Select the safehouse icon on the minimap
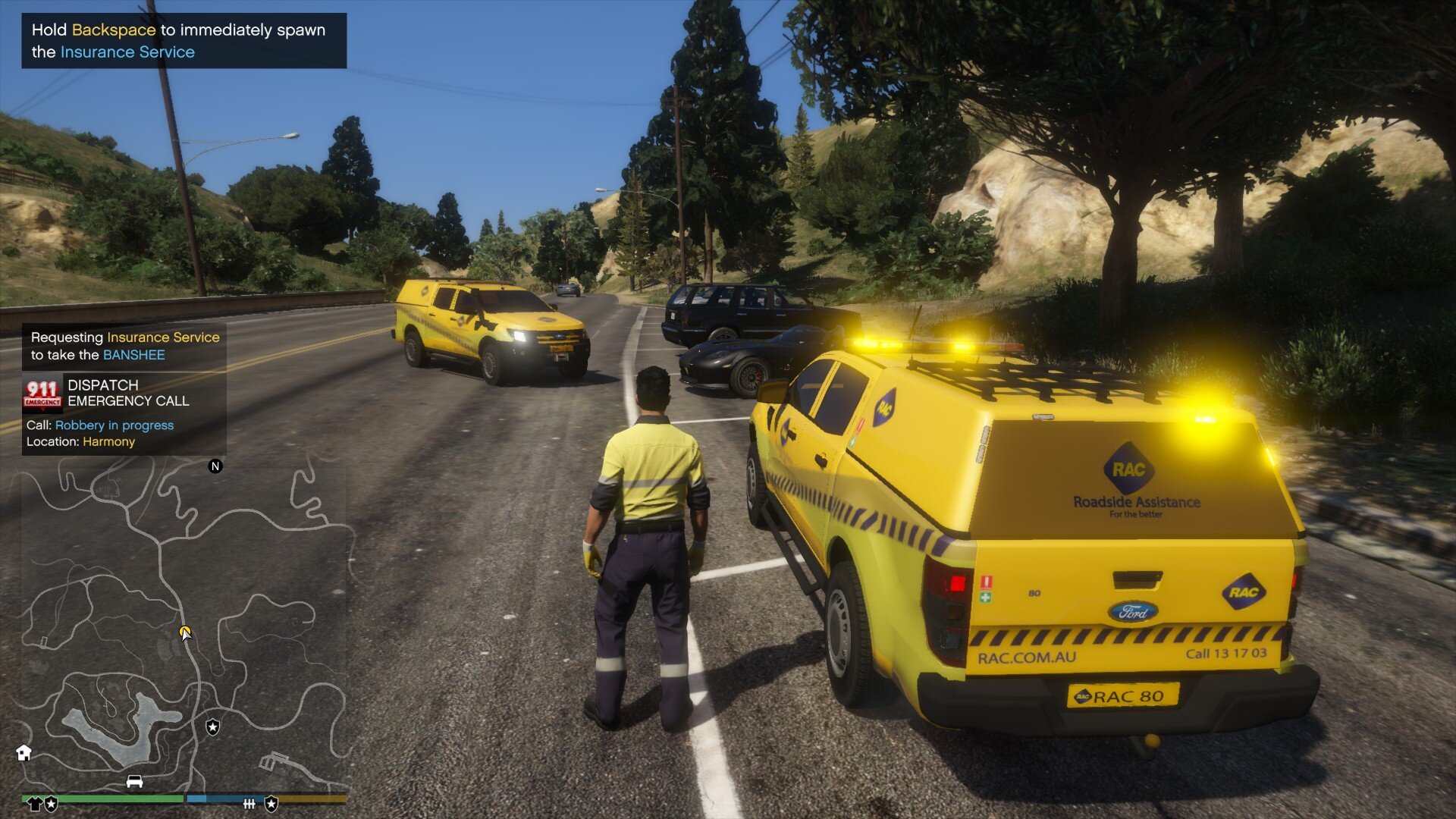Screen dimensions: 1456x819 24,752
